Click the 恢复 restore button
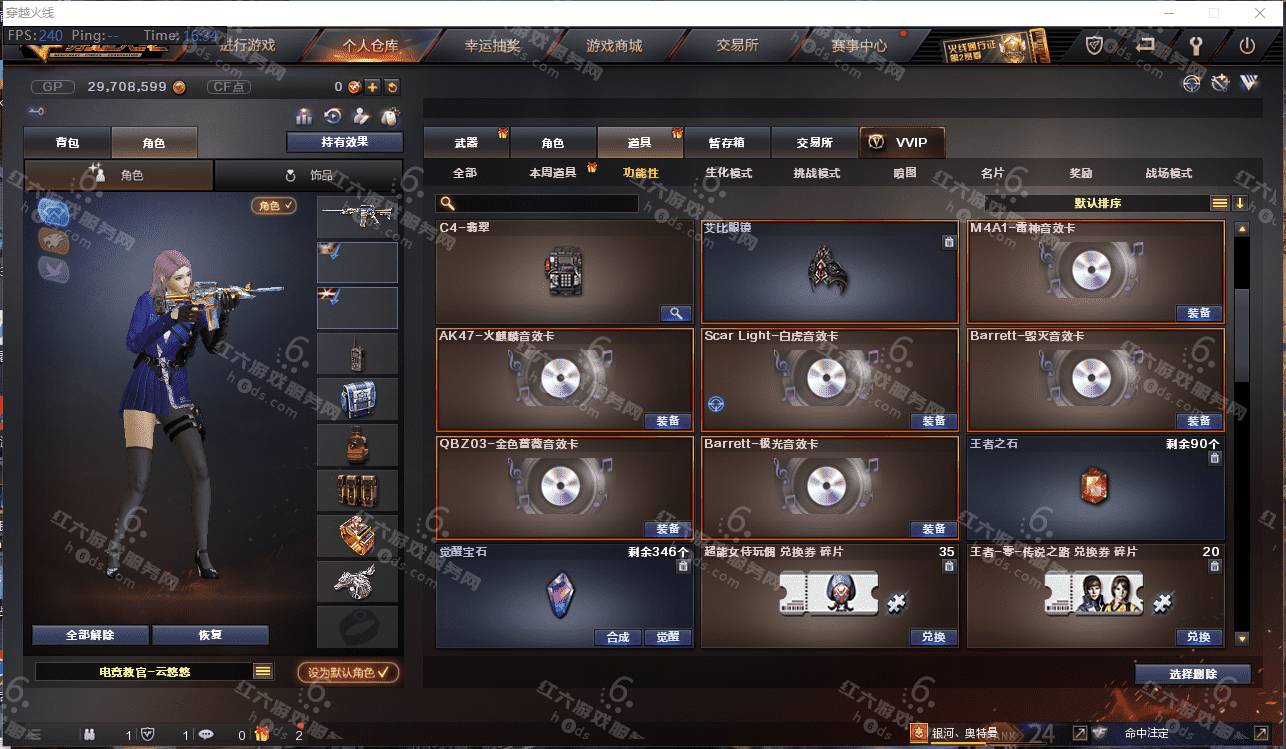The width and height of the screenshot is (1286, 749). tap(210, 635)
